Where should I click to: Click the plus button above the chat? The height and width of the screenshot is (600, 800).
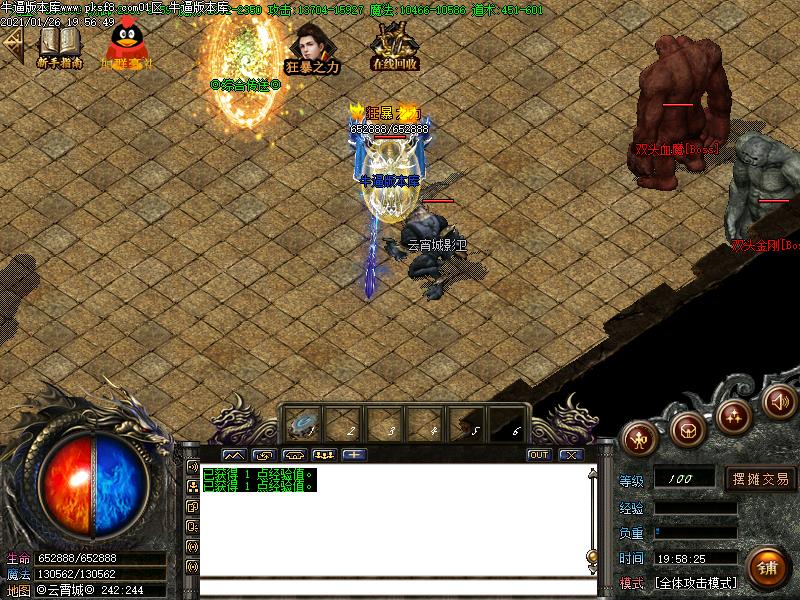(x=354, y=454)
